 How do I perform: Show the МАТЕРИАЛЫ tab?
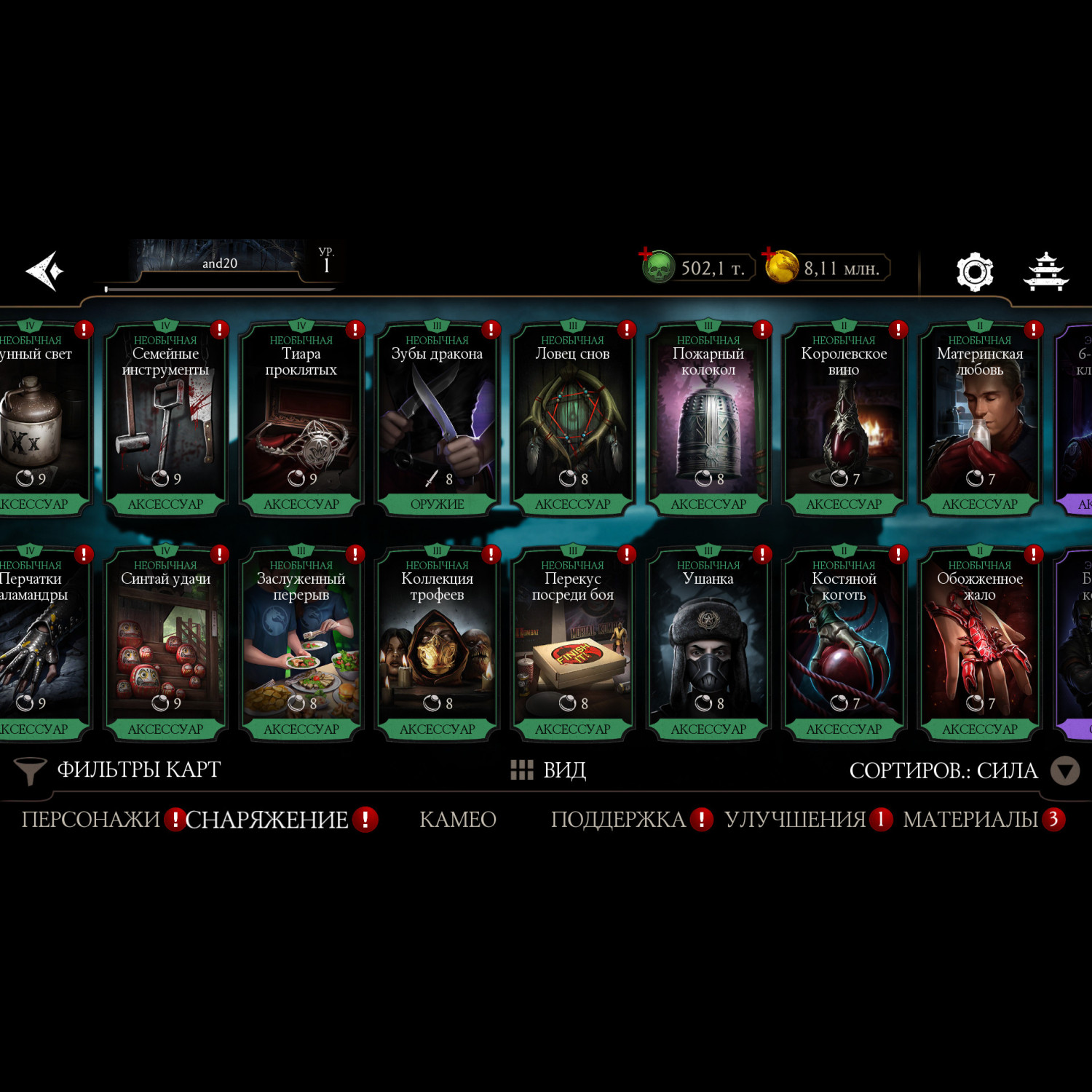[970, 820]
